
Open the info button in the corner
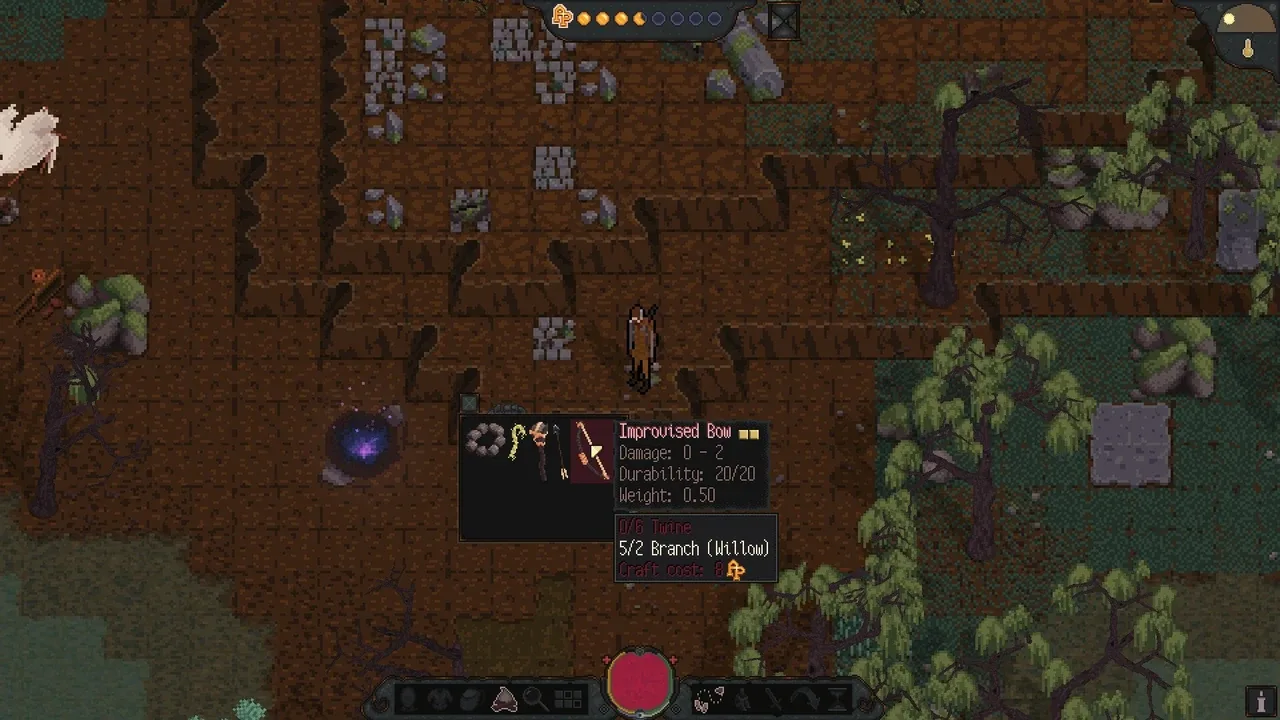click(x=1262, y=701)
